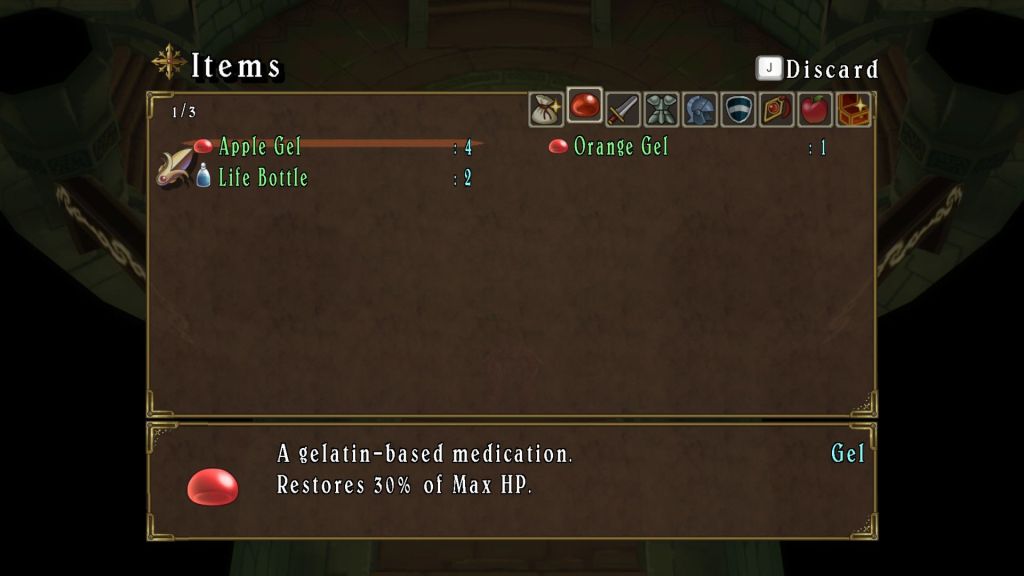Show the apple food ingredients tab

click(814, 109)
